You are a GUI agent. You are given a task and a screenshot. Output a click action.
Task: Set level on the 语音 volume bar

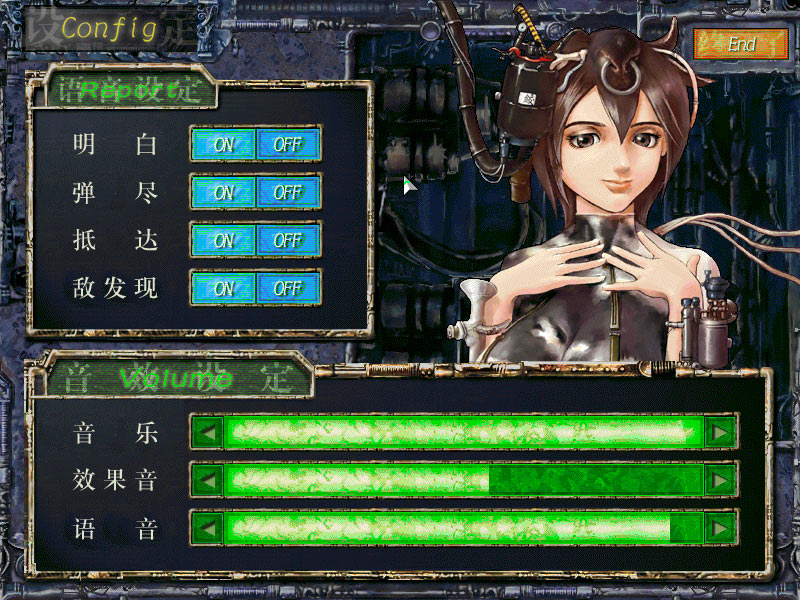(463, 527)
